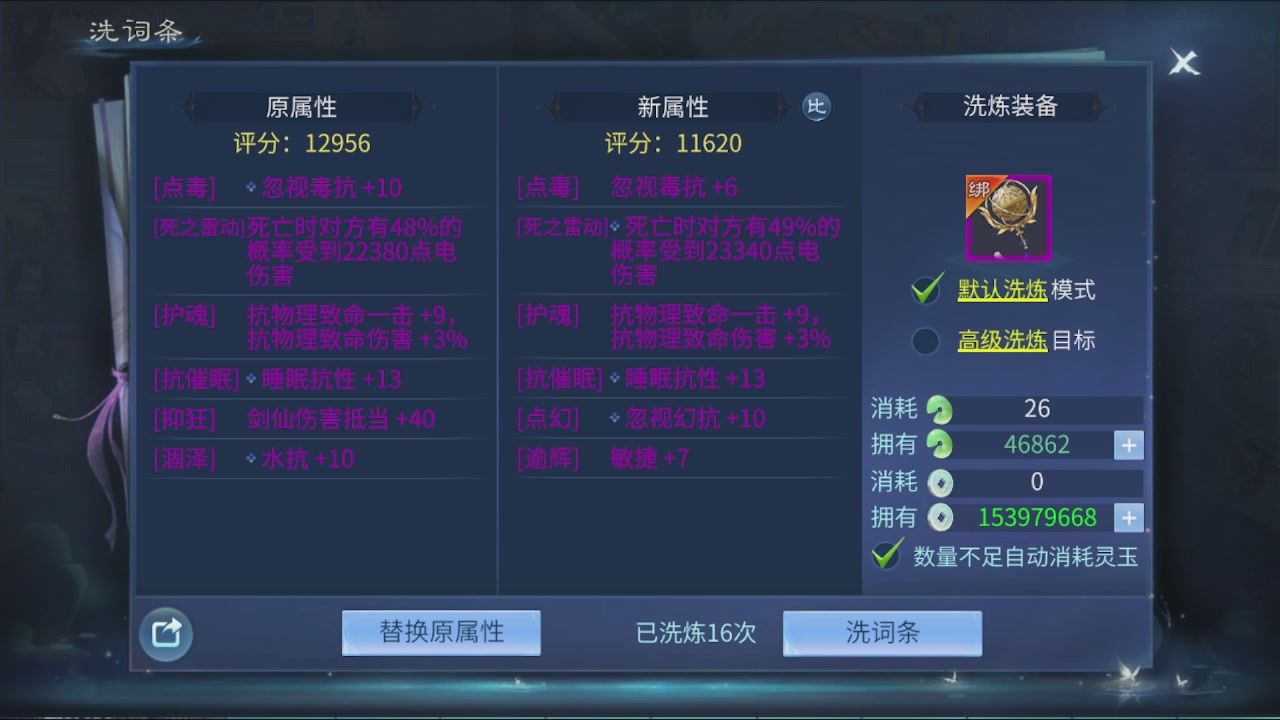Expand the 新属性 header panel
The image size is (1280, 720).
(x=675, y=107)
